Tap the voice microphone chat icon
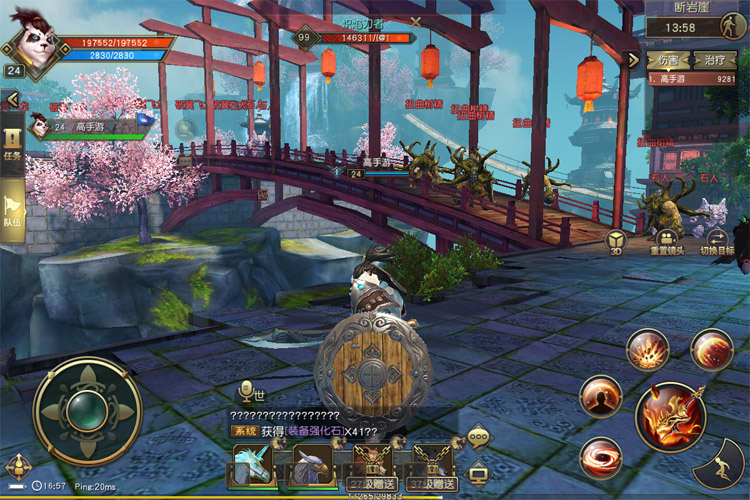750x500 pixels. click(244, 391)
